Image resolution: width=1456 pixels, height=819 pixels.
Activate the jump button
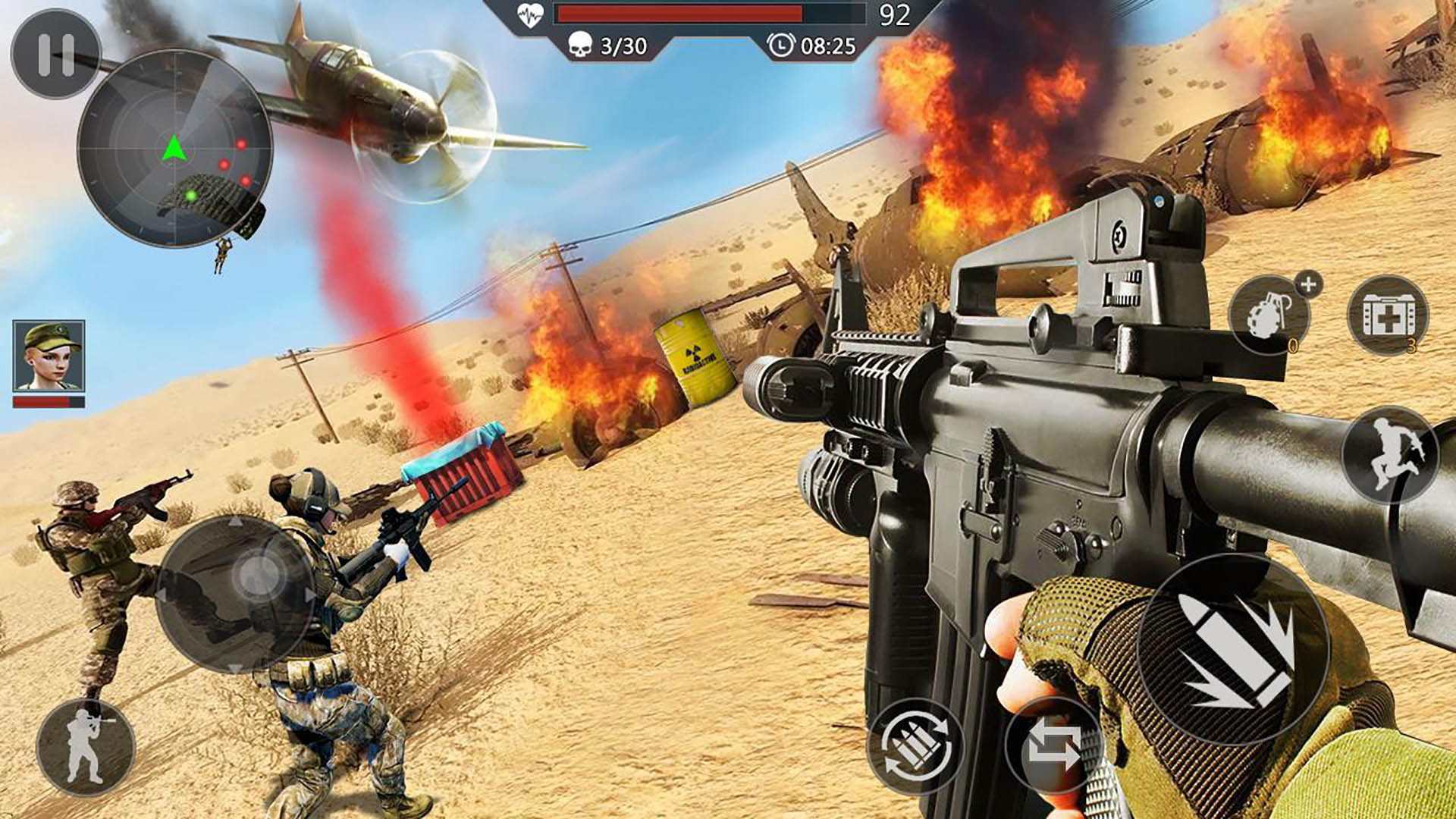[1389, 453]
